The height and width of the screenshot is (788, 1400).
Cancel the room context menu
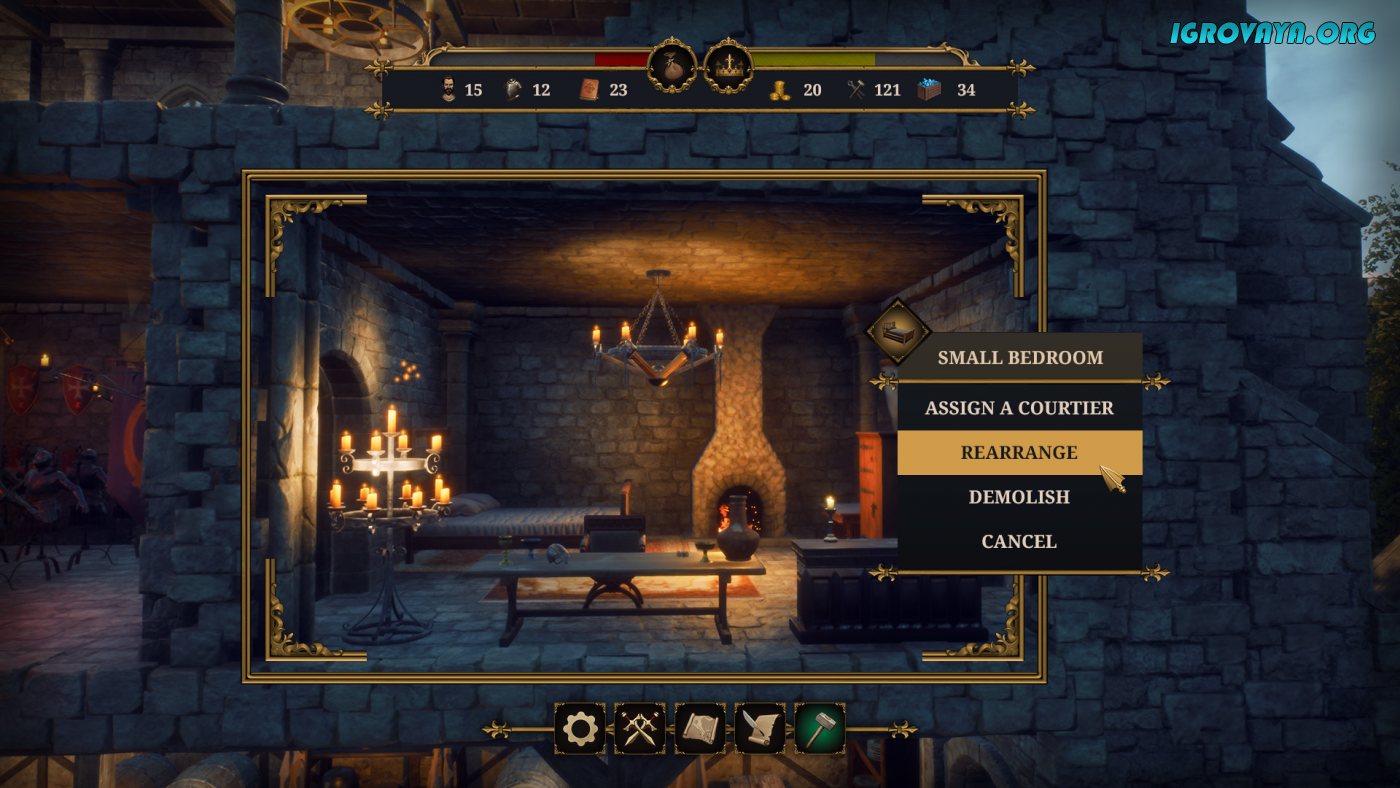(x=1019, y=541)
